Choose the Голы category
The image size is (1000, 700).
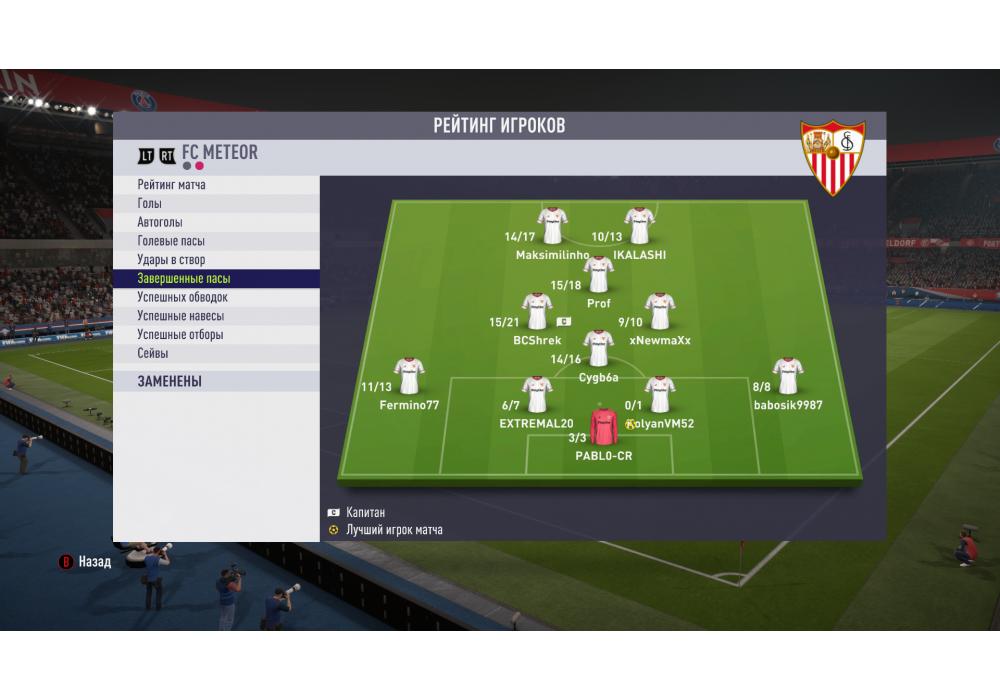pyautogui.click(x=215, y=204)
